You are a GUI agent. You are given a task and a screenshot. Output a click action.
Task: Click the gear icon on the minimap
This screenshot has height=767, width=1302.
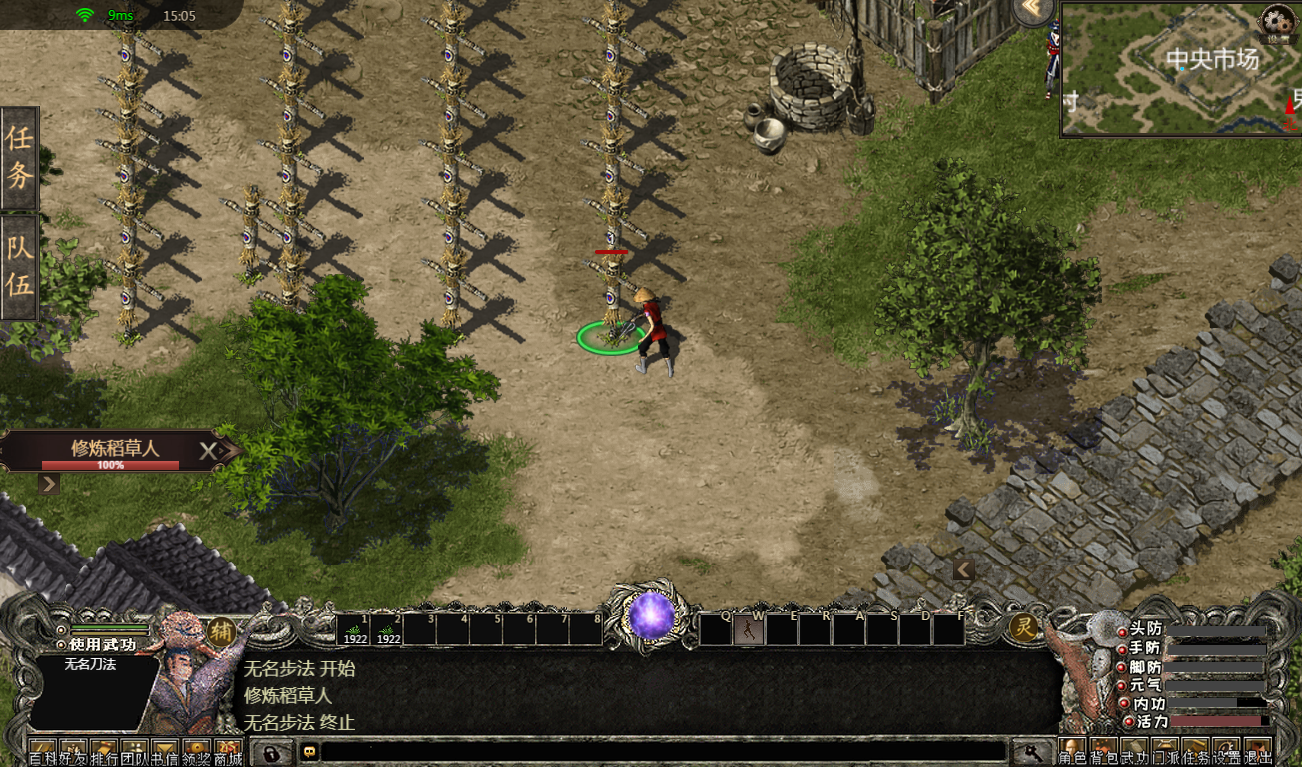1275,20
